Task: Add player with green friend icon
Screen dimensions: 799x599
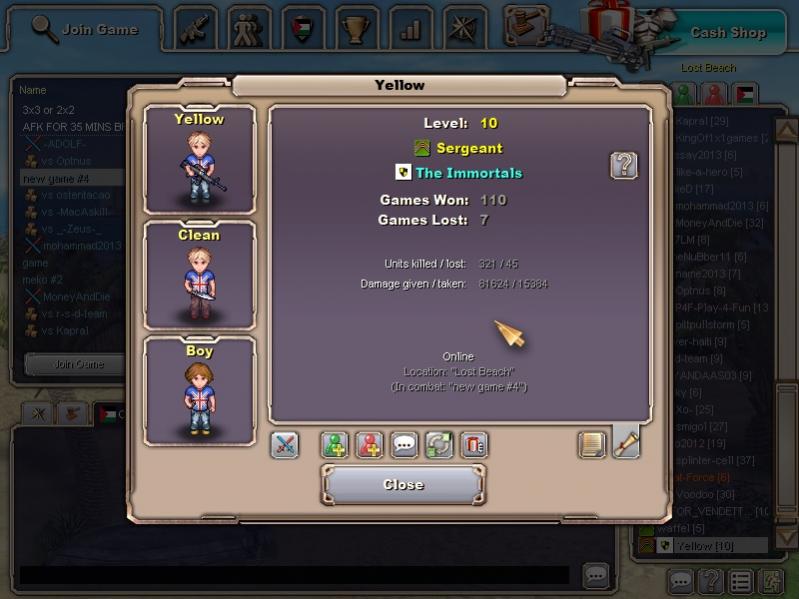Action: (x=335, y=445)
